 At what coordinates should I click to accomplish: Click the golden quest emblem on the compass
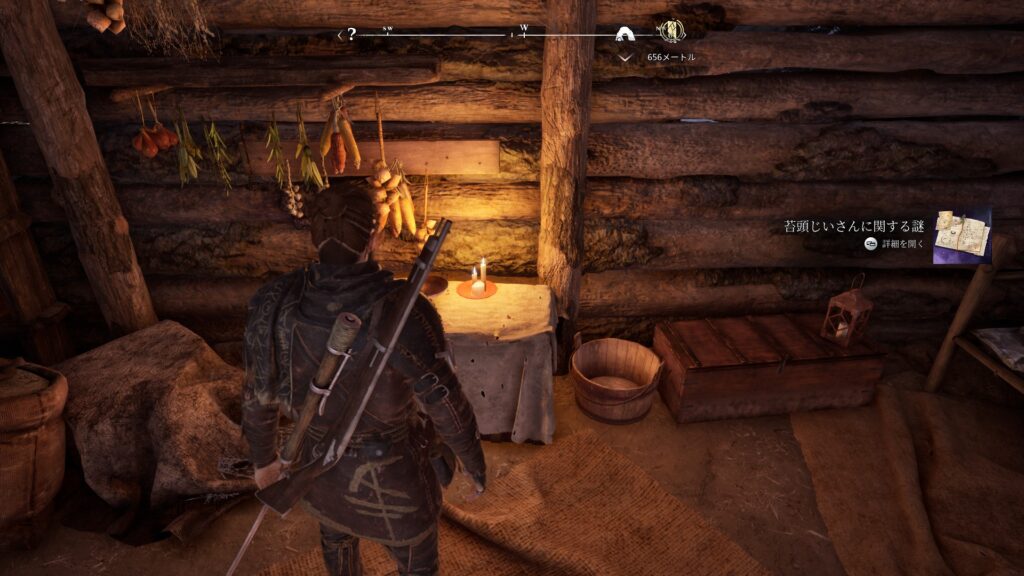pos(672,32)
